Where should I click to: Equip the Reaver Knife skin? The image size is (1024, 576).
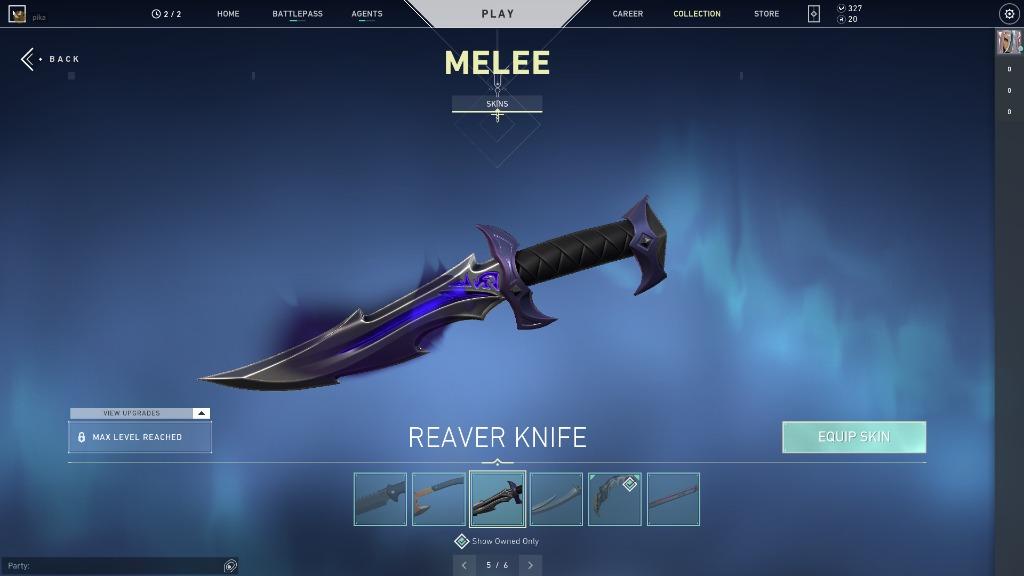[x=854, y=437]
